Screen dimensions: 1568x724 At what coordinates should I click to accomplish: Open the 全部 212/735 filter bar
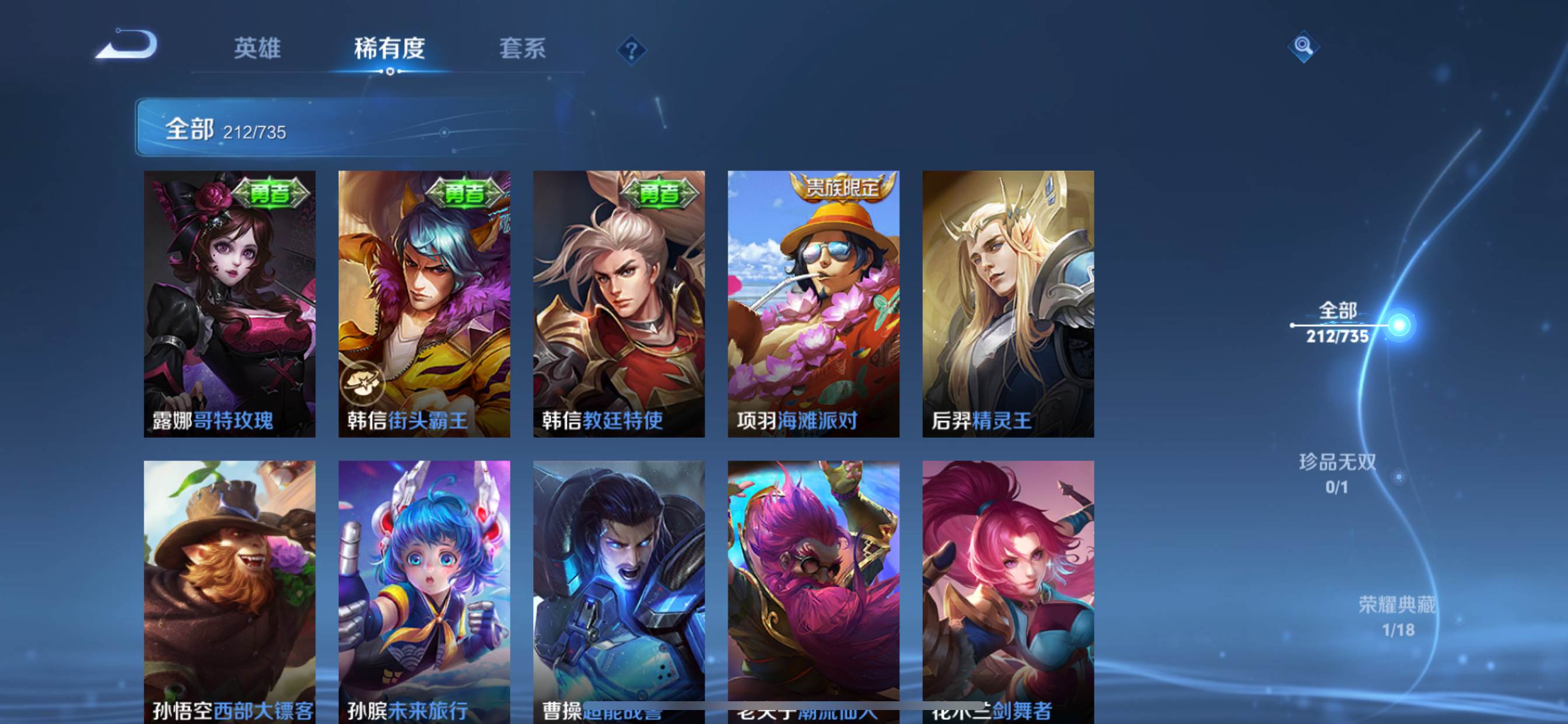(x=341, y=128)
